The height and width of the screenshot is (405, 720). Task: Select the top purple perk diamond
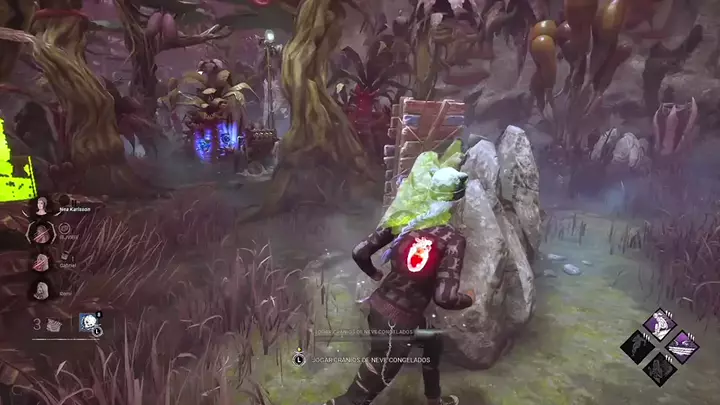pyautogui.click(x=659, y=323)
